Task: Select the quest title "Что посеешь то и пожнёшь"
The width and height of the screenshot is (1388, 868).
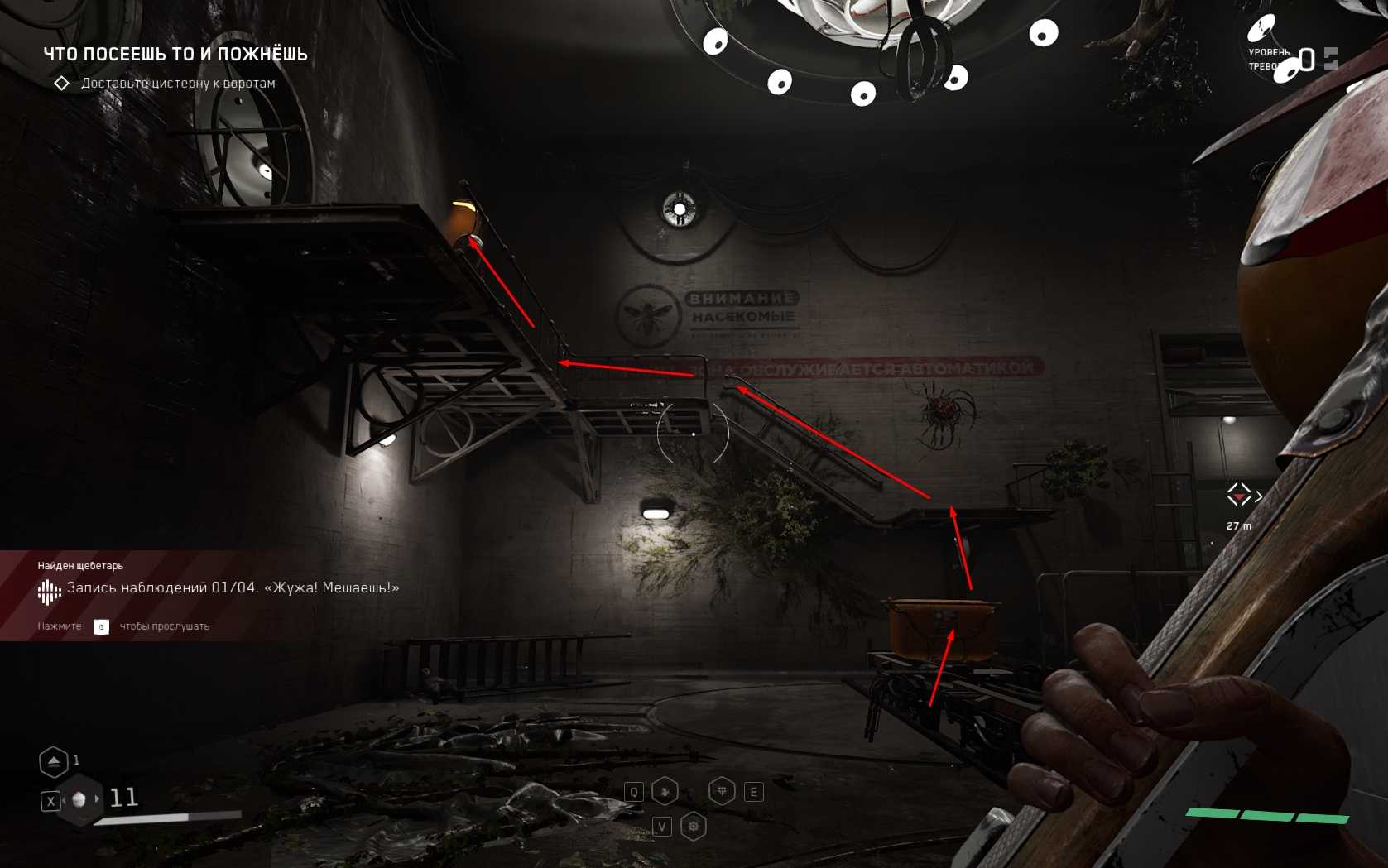Action: click(x=175, y=55)
